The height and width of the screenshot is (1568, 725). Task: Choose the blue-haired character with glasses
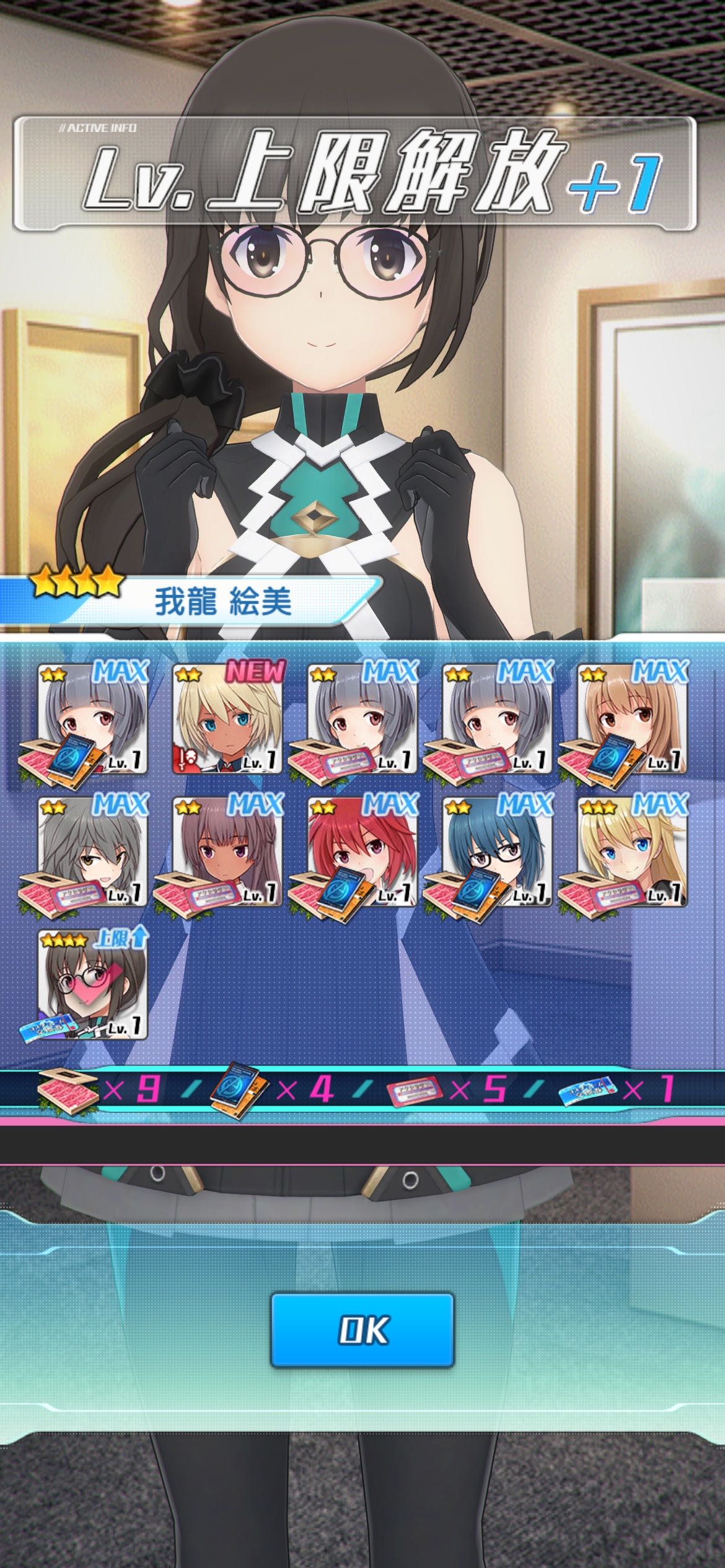(497, 852)
